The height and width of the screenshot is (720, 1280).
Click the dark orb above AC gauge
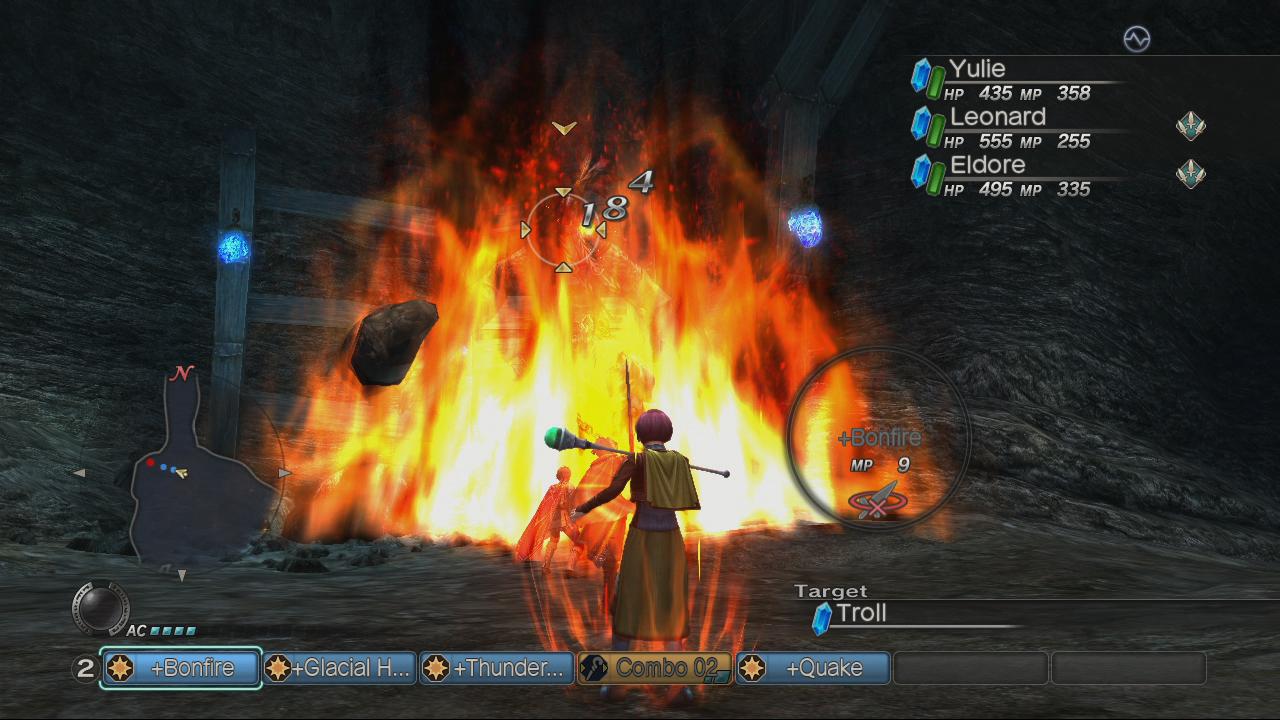(101, 606)
